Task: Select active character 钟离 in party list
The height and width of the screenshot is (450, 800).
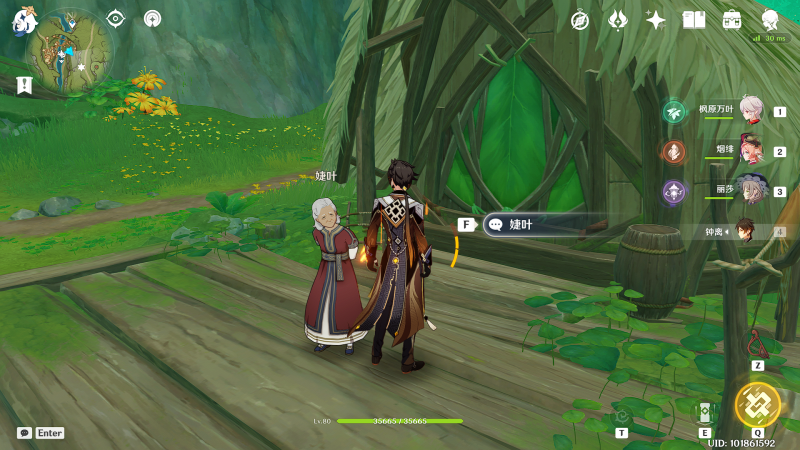Action: [746, 231]
